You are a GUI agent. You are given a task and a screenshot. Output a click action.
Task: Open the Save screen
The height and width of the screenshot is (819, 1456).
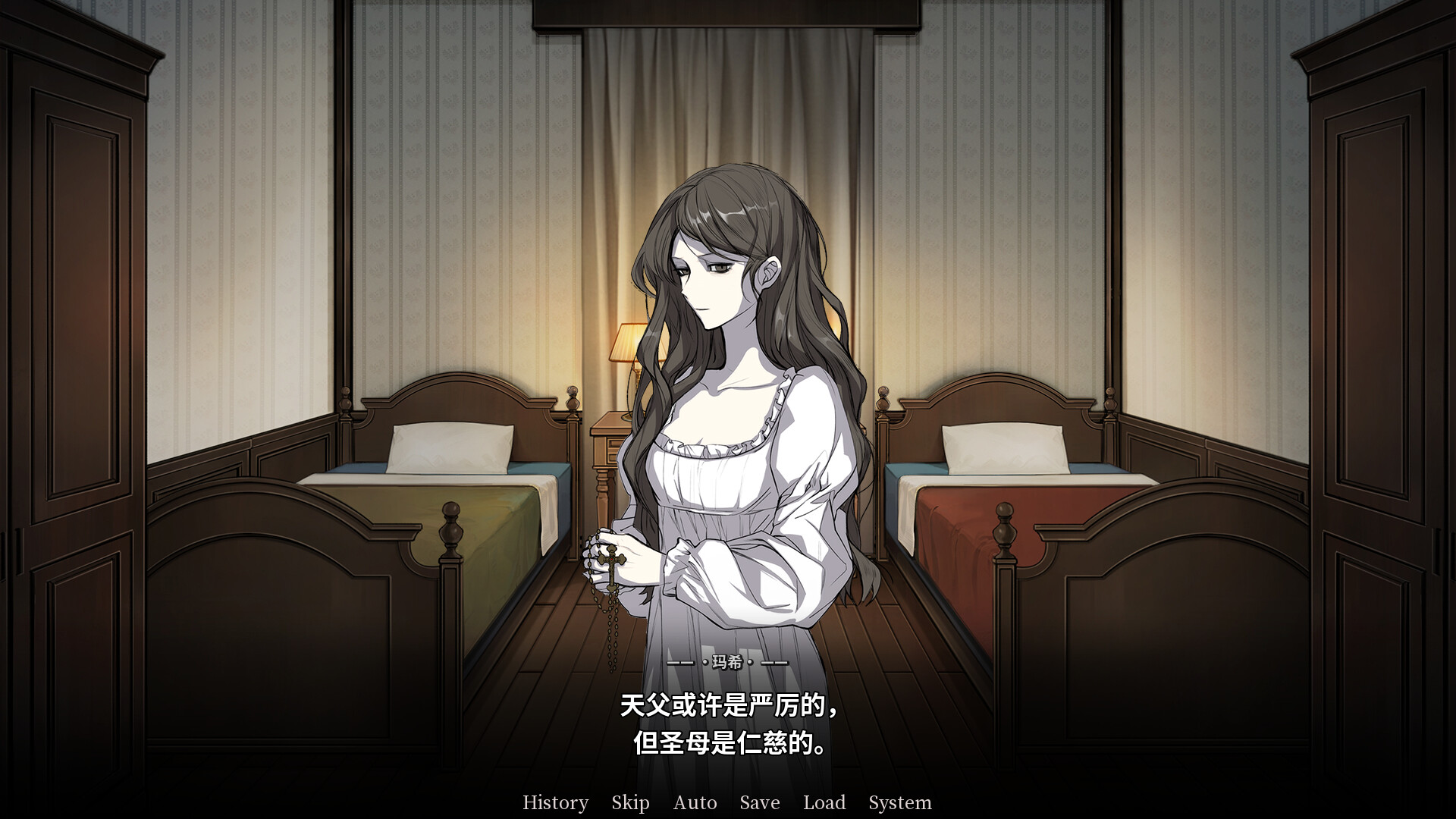pos(759,802)
